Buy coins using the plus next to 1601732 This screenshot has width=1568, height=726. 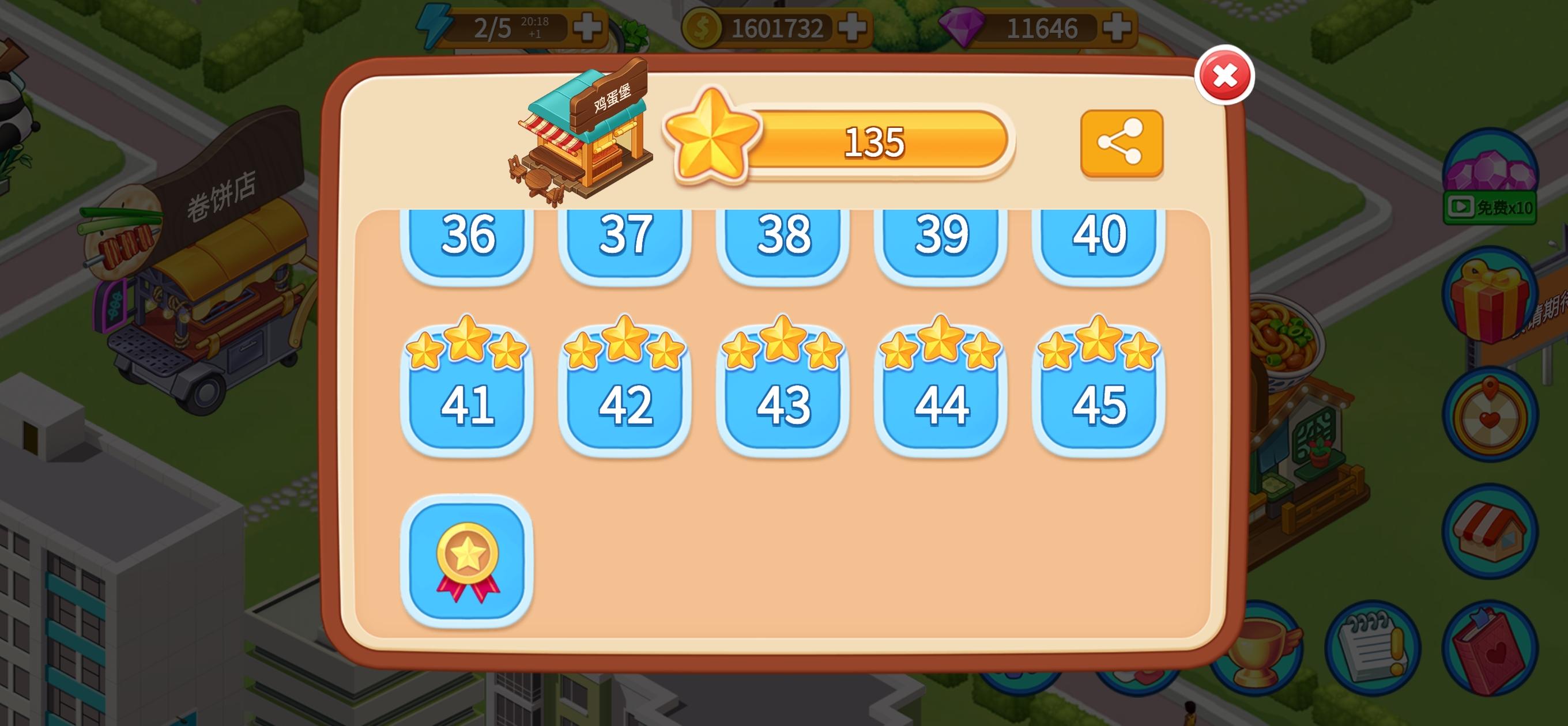853,27
